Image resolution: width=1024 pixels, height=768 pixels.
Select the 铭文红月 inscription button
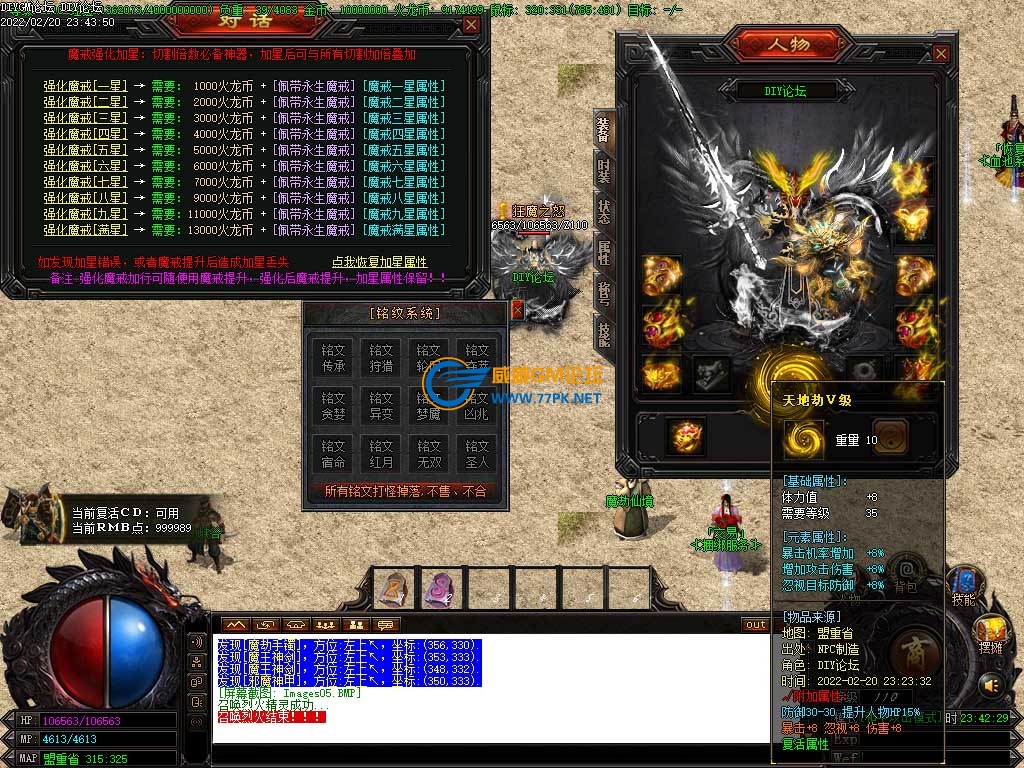coord(381,455)
